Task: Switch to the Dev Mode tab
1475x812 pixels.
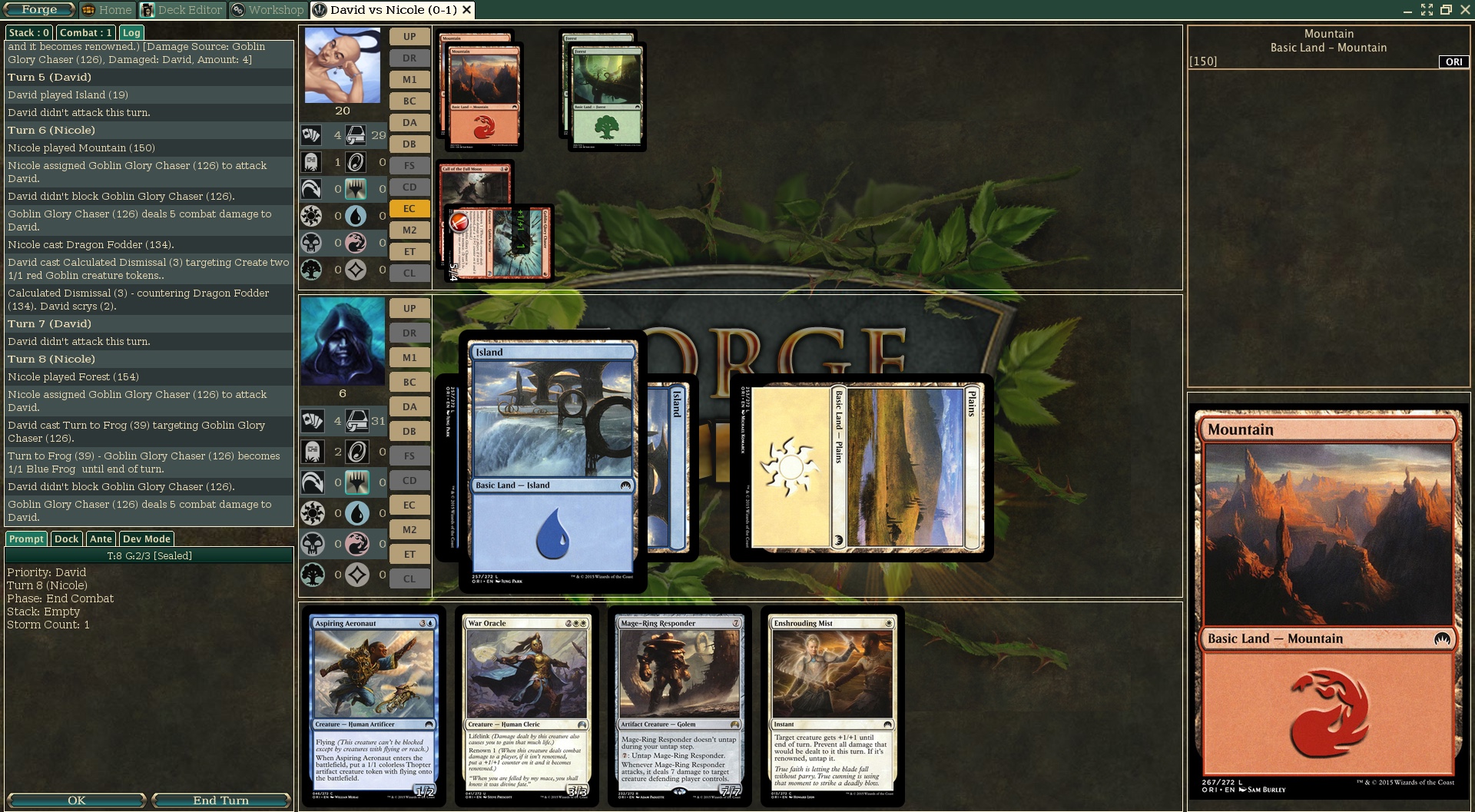Action: tap(146, 539)
